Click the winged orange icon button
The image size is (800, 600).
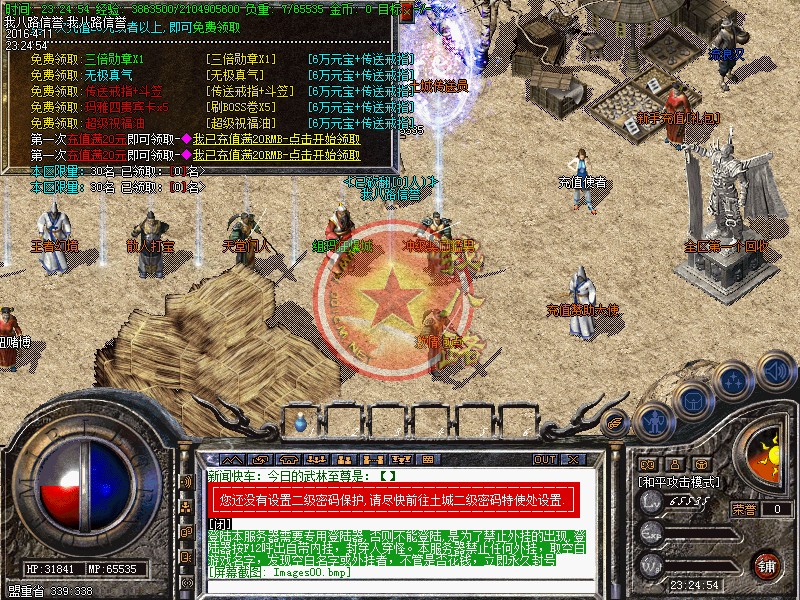[616, 421]
